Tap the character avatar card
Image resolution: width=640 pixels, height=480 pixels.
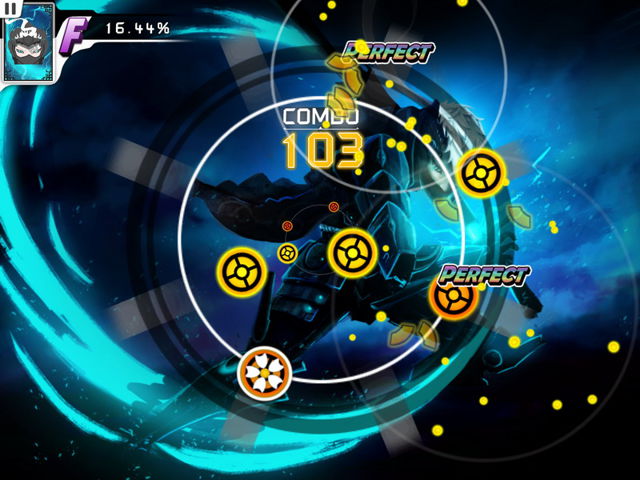point(27,46)
